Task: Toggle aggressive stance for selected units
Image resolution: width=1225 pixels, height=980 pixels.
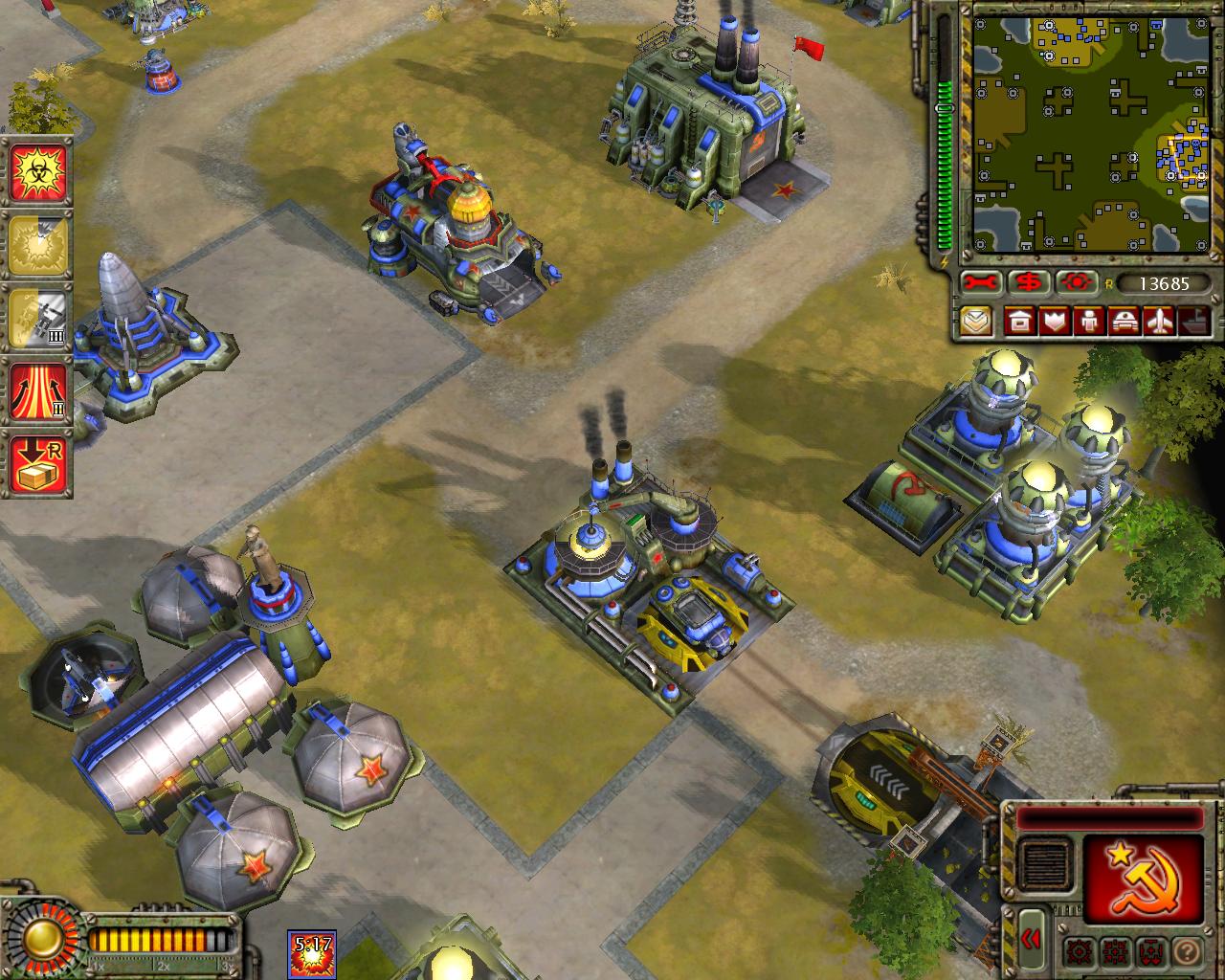Action: (1079, 952)
